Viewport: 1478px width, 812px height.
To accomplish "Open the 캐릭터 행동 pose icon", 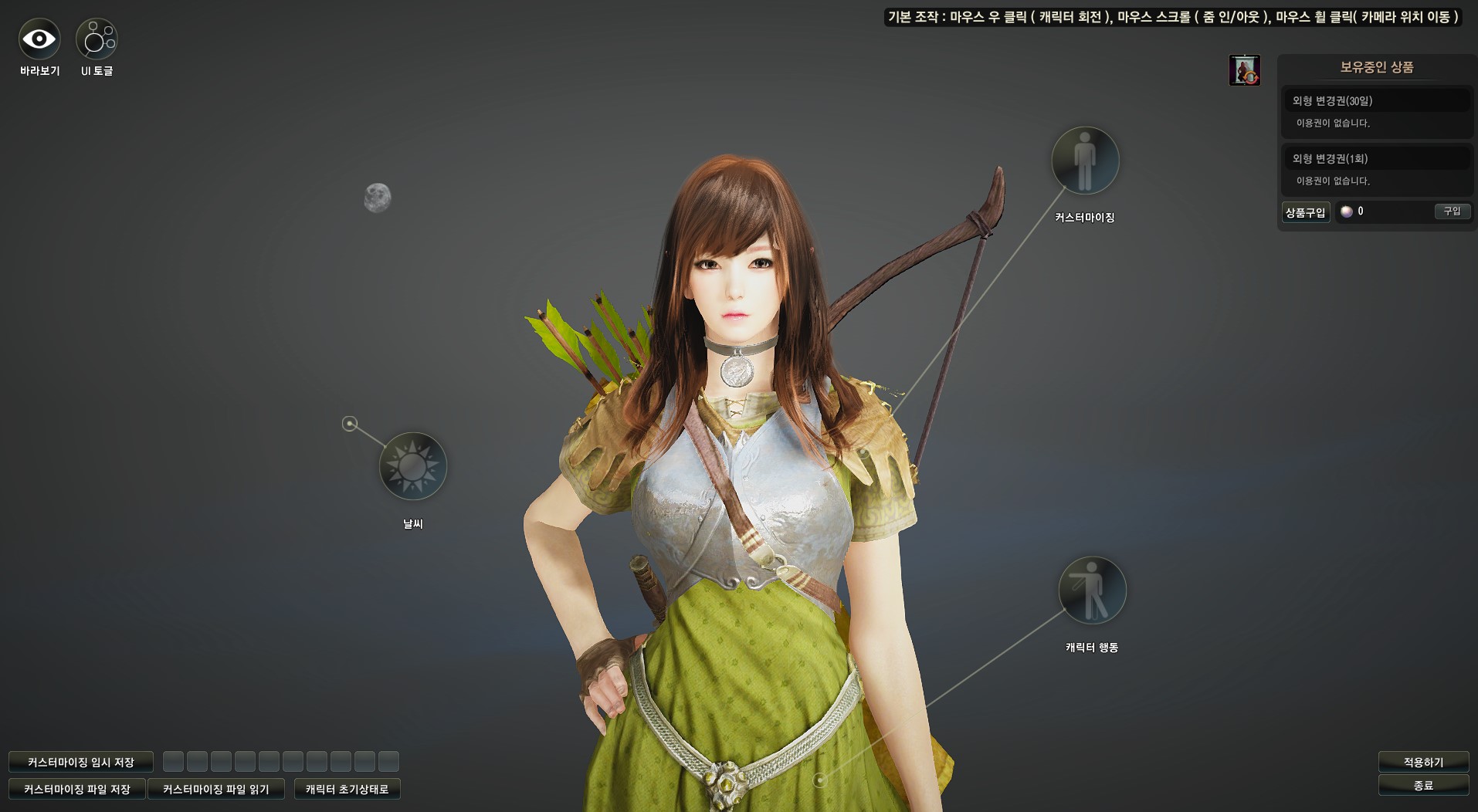I will (x=1092, y=590).
